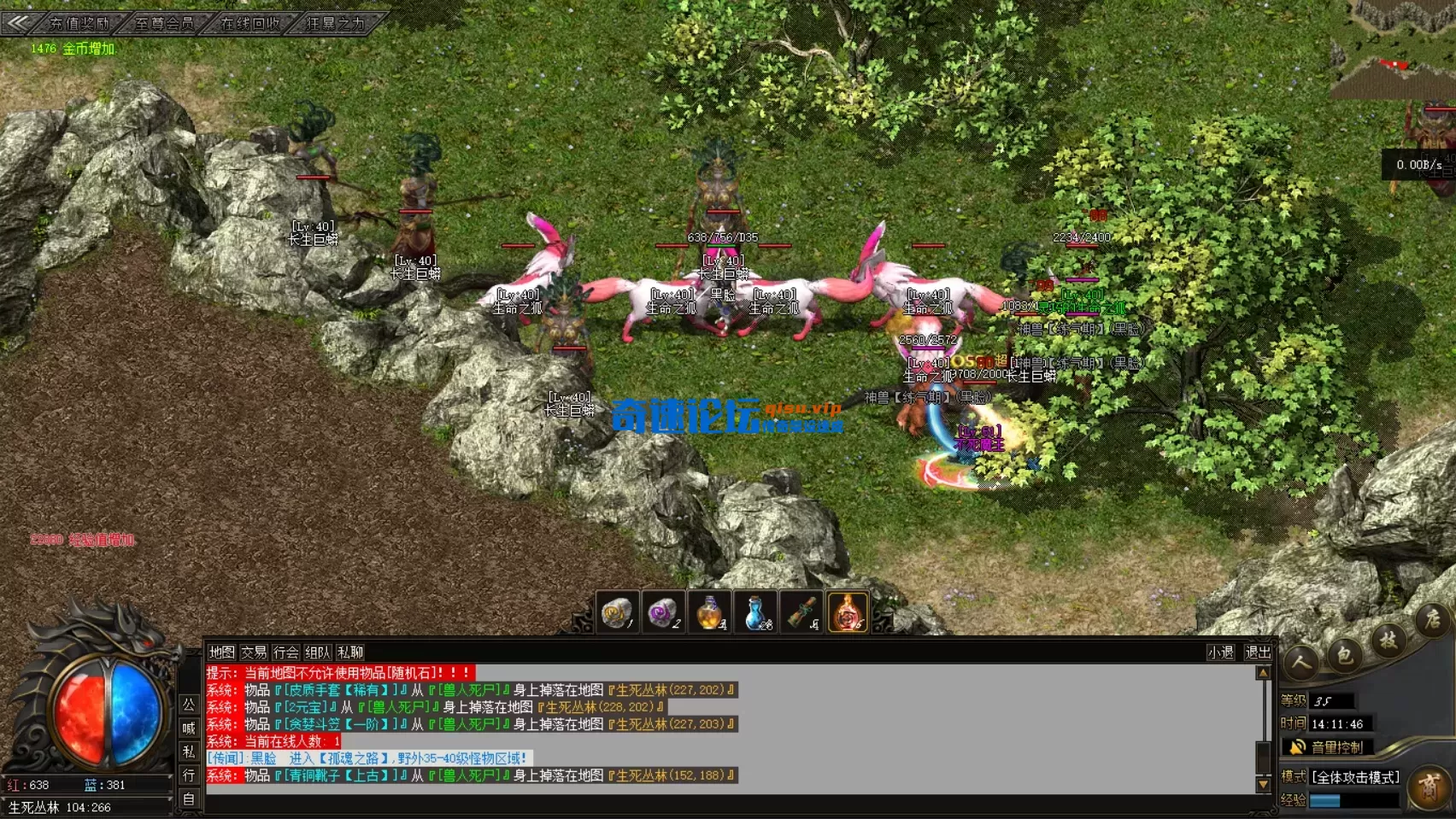This screenshot has height=819, width=1456.
Task: Click the 退出 exit game button
Action: click(1258, 652)
